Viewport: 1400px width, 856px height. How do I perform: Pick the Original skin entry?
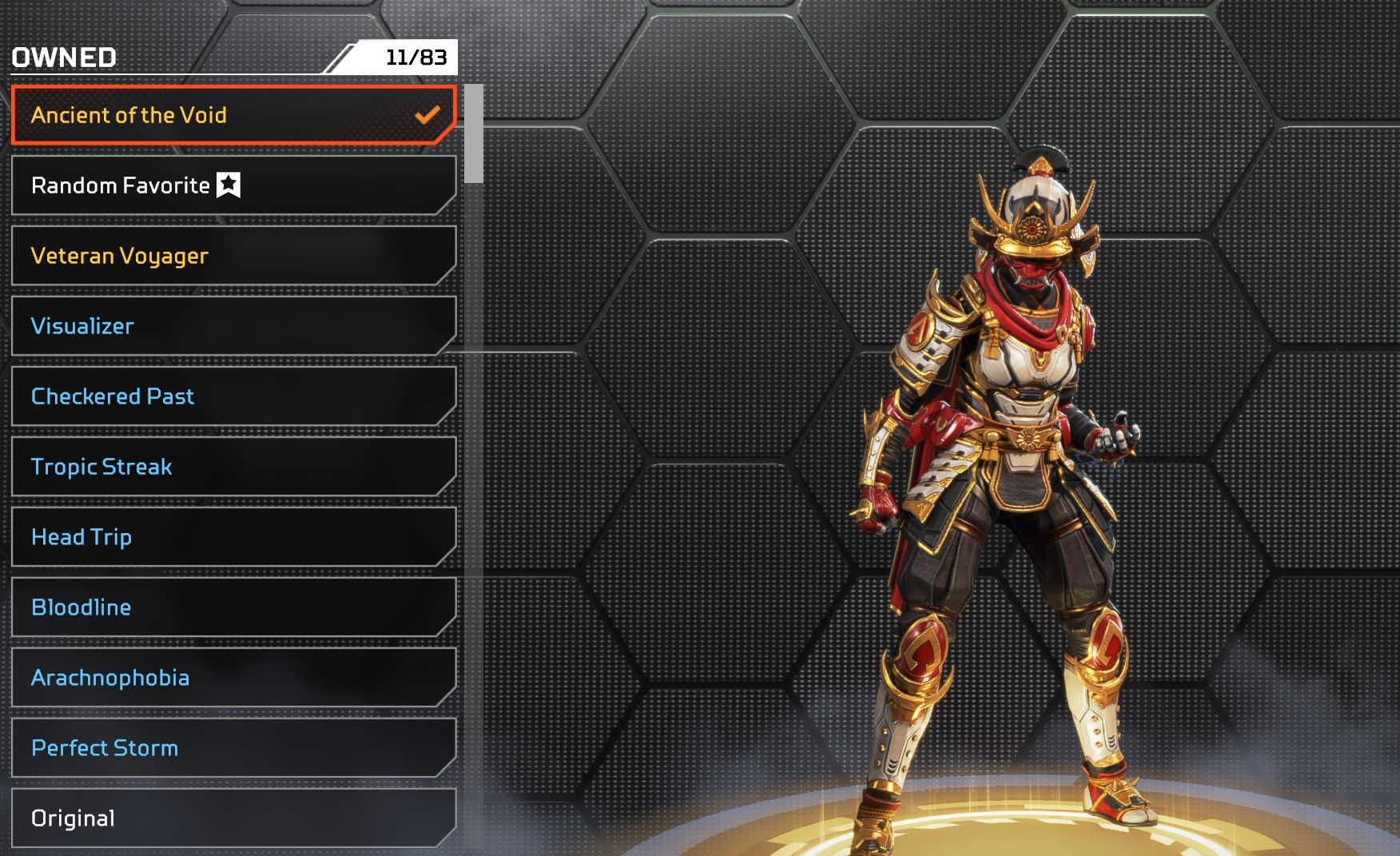232,818
